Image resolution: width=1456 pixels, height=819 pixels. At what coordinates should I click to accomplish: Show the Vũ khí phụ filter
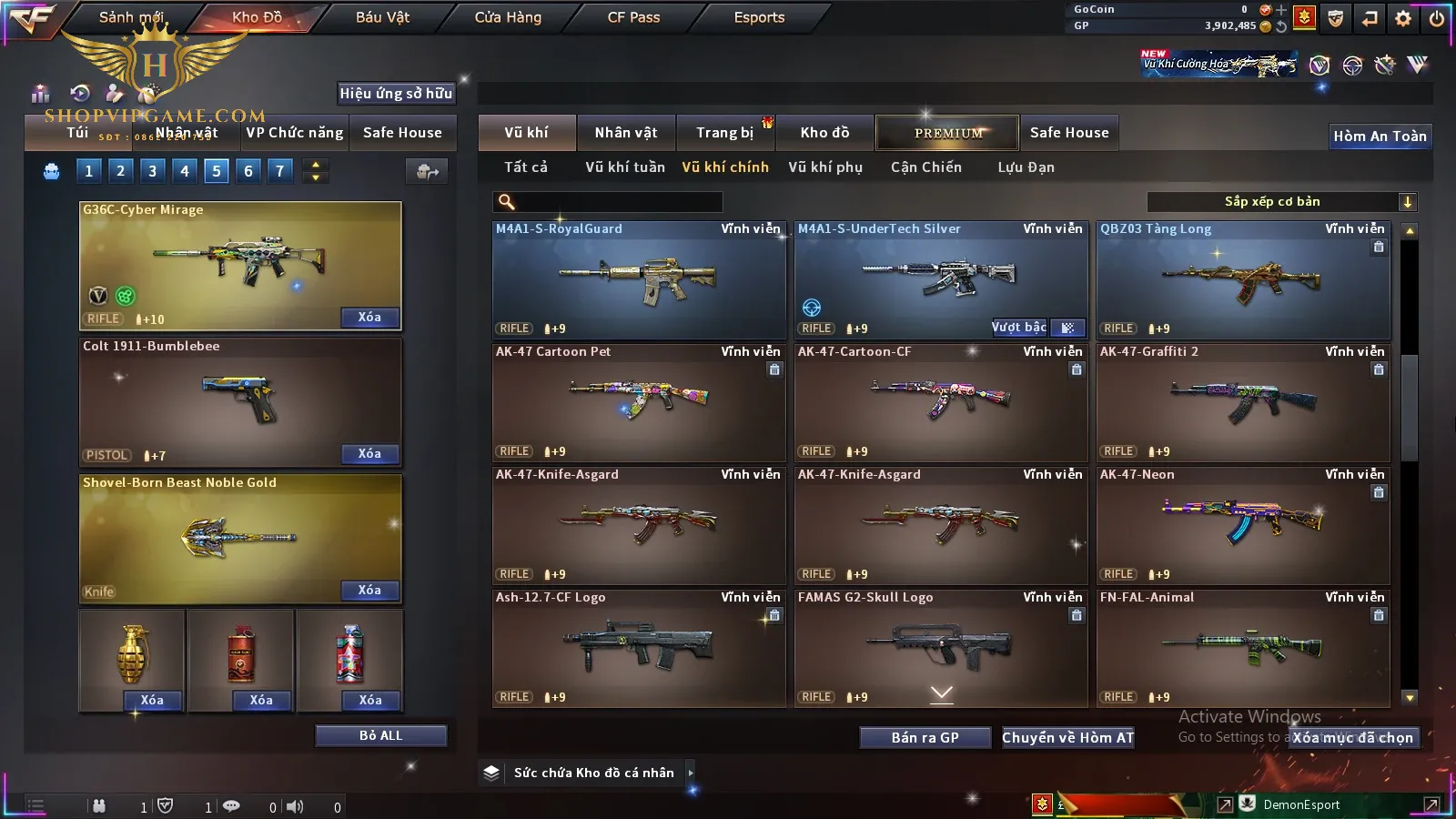coord(825,167)
